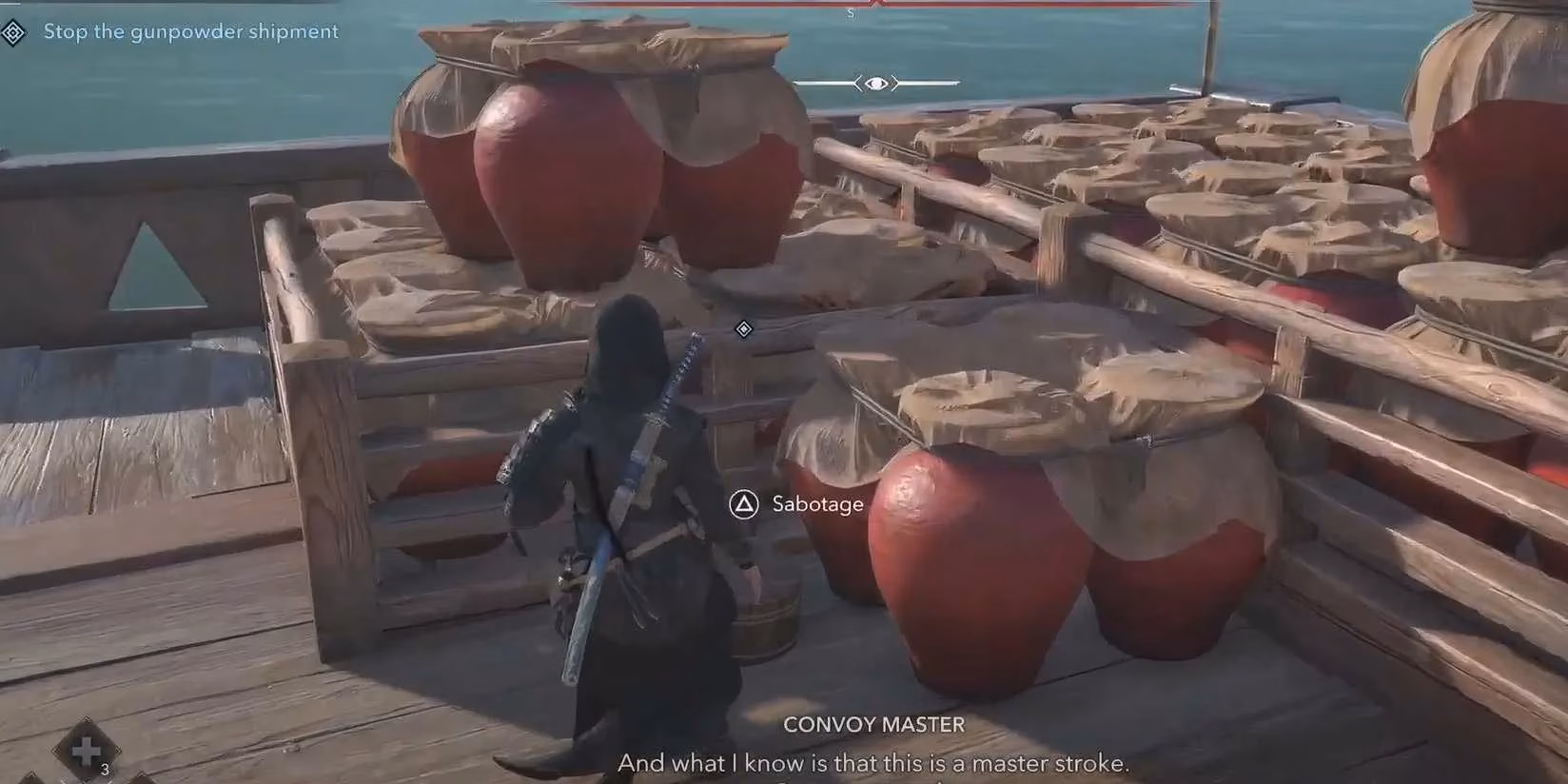Click the eye detection indicator icon

pos(875,84)
